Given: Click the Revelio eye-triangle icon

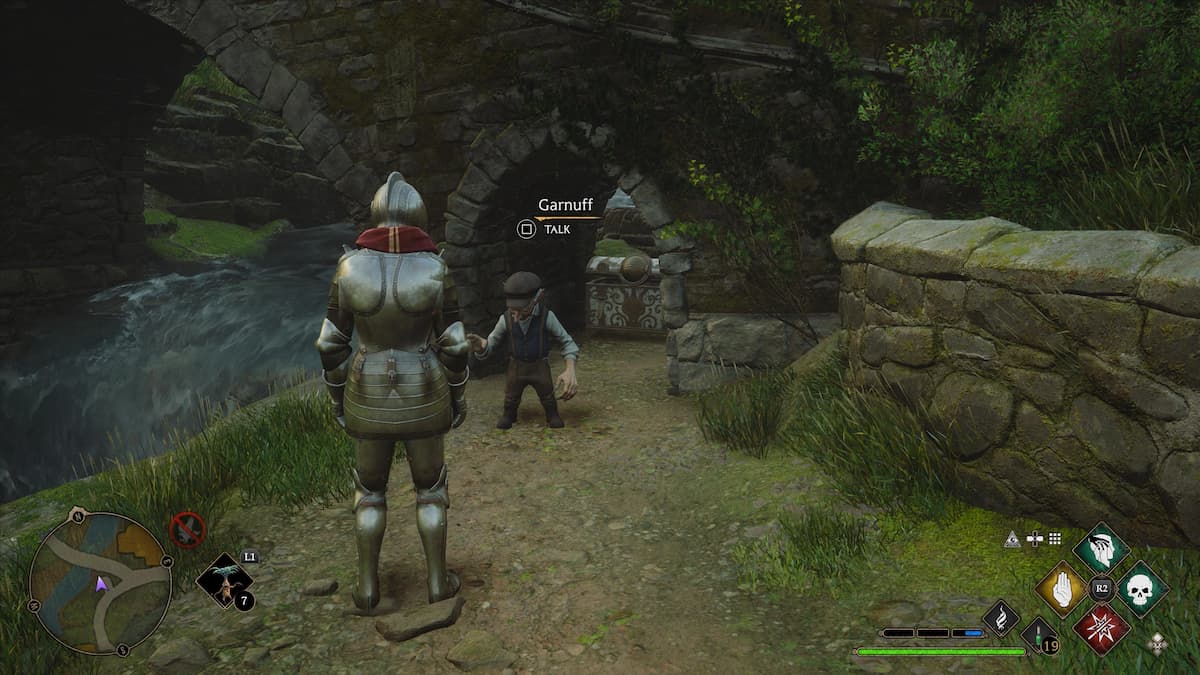Looking at the screenshot, I should 1014,539.
